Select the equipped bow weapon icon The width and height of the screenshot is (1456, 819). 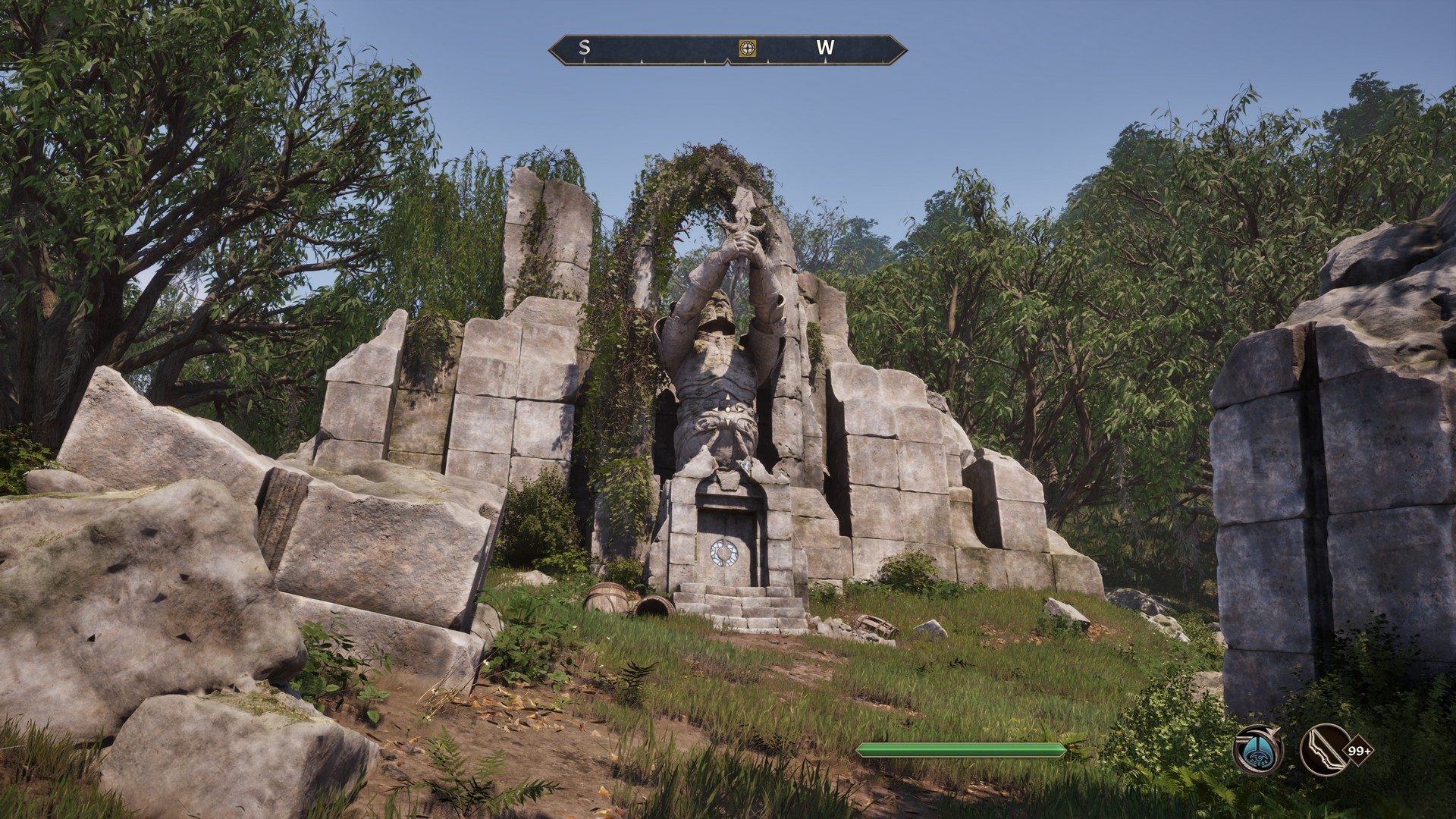[x=1324, y=751]
